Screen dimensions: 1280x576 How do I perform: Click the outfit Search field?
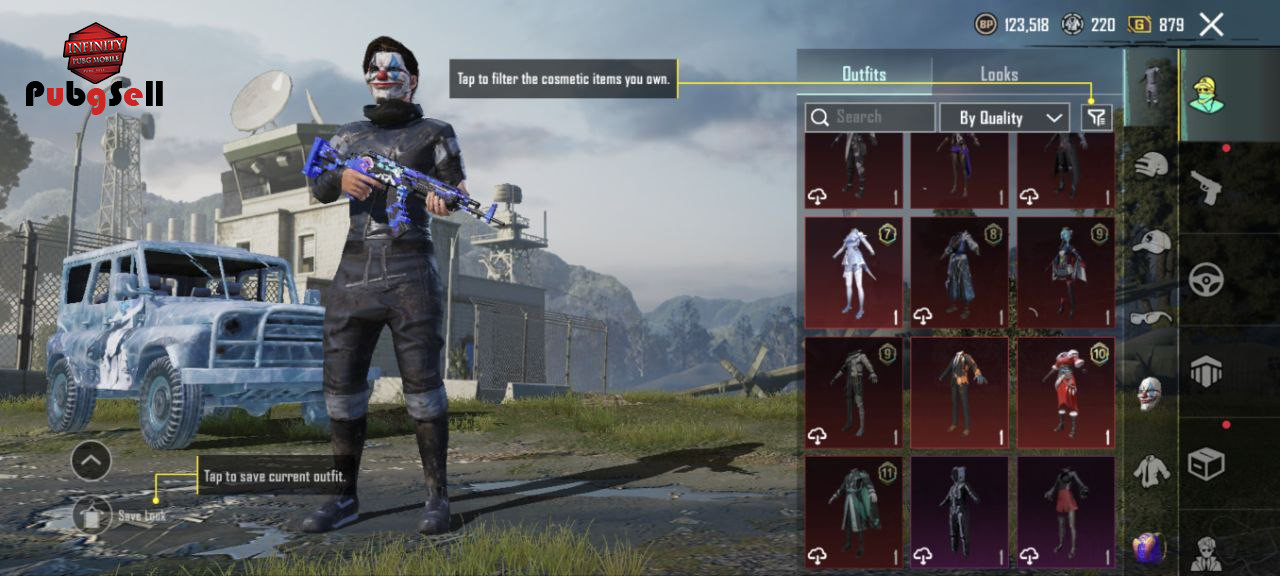coord(871,118)
